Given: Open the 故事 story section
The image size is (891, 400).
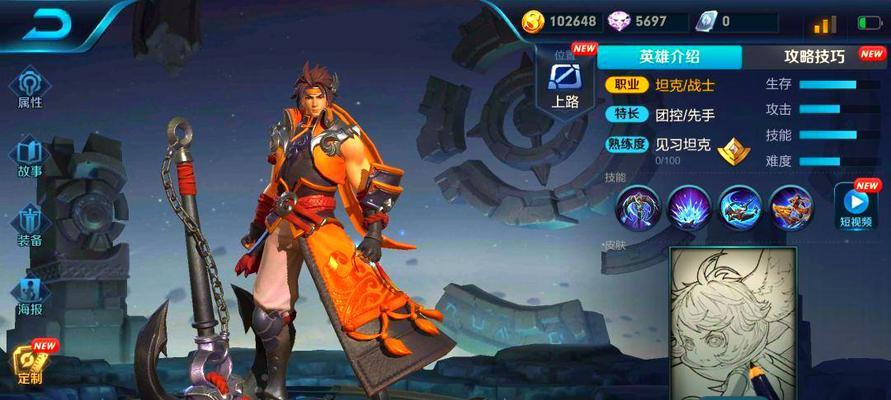Looking at the screenshot, I should coord(30,155).
